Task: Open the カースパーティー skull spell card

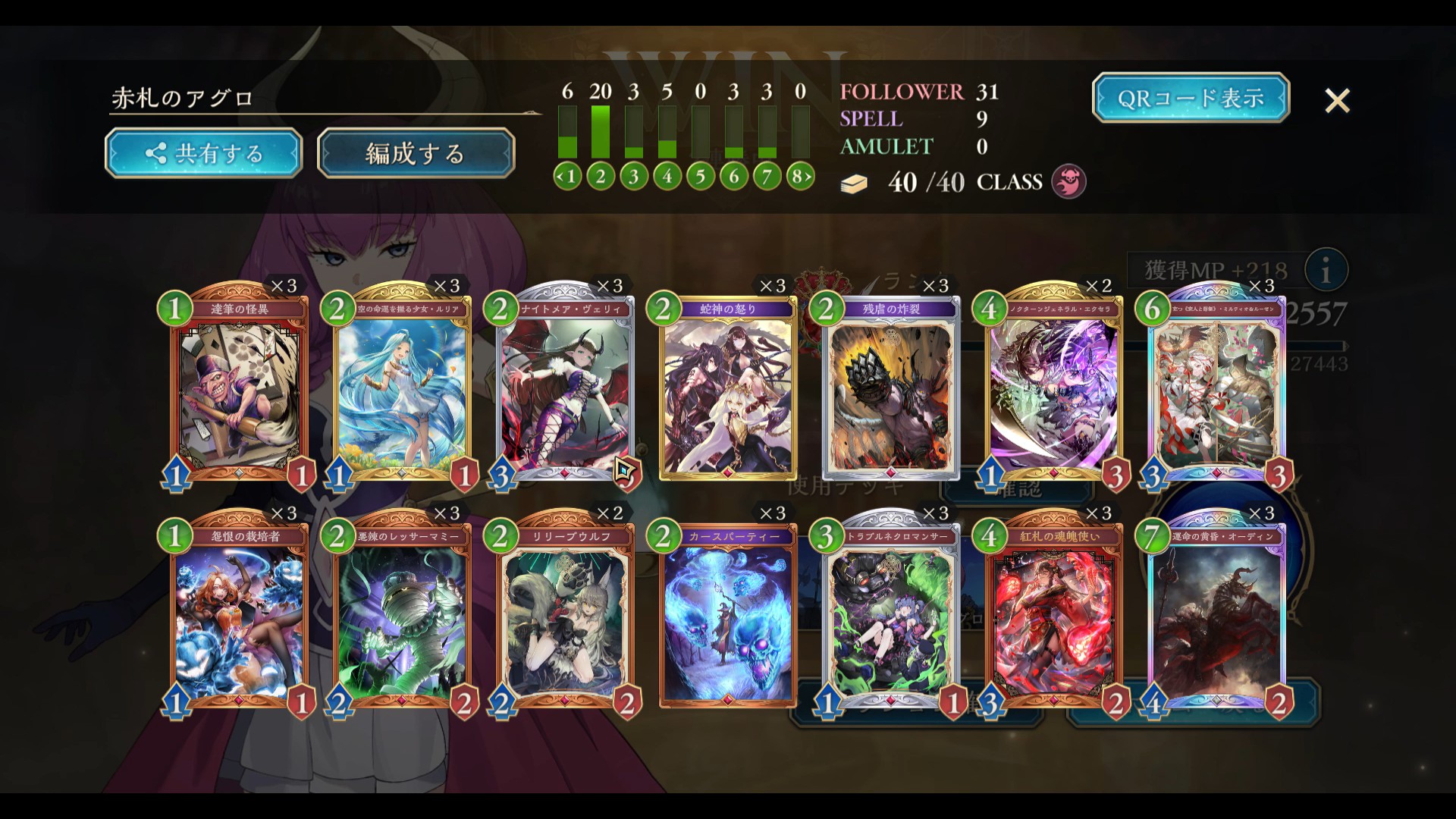Action: 728,618
